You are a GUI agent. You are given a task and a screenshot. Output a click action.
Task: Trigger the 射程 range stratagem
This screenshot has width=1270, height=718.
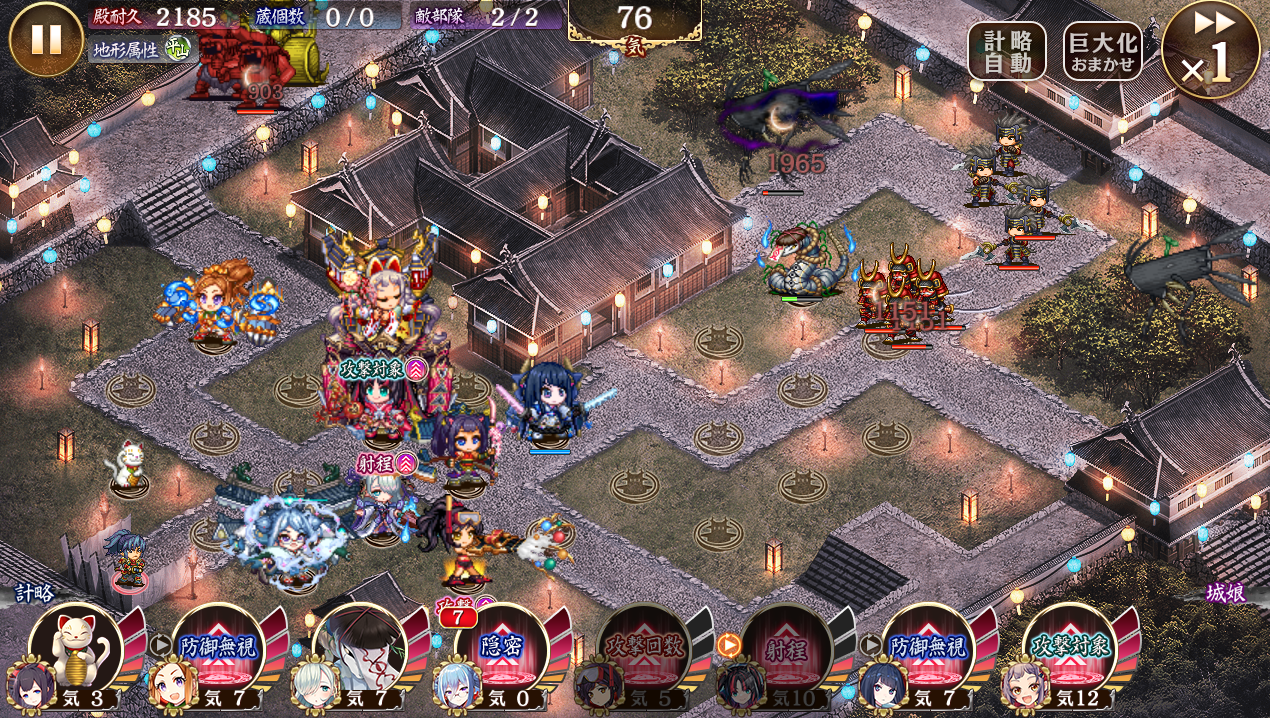(x=785, y=648)
